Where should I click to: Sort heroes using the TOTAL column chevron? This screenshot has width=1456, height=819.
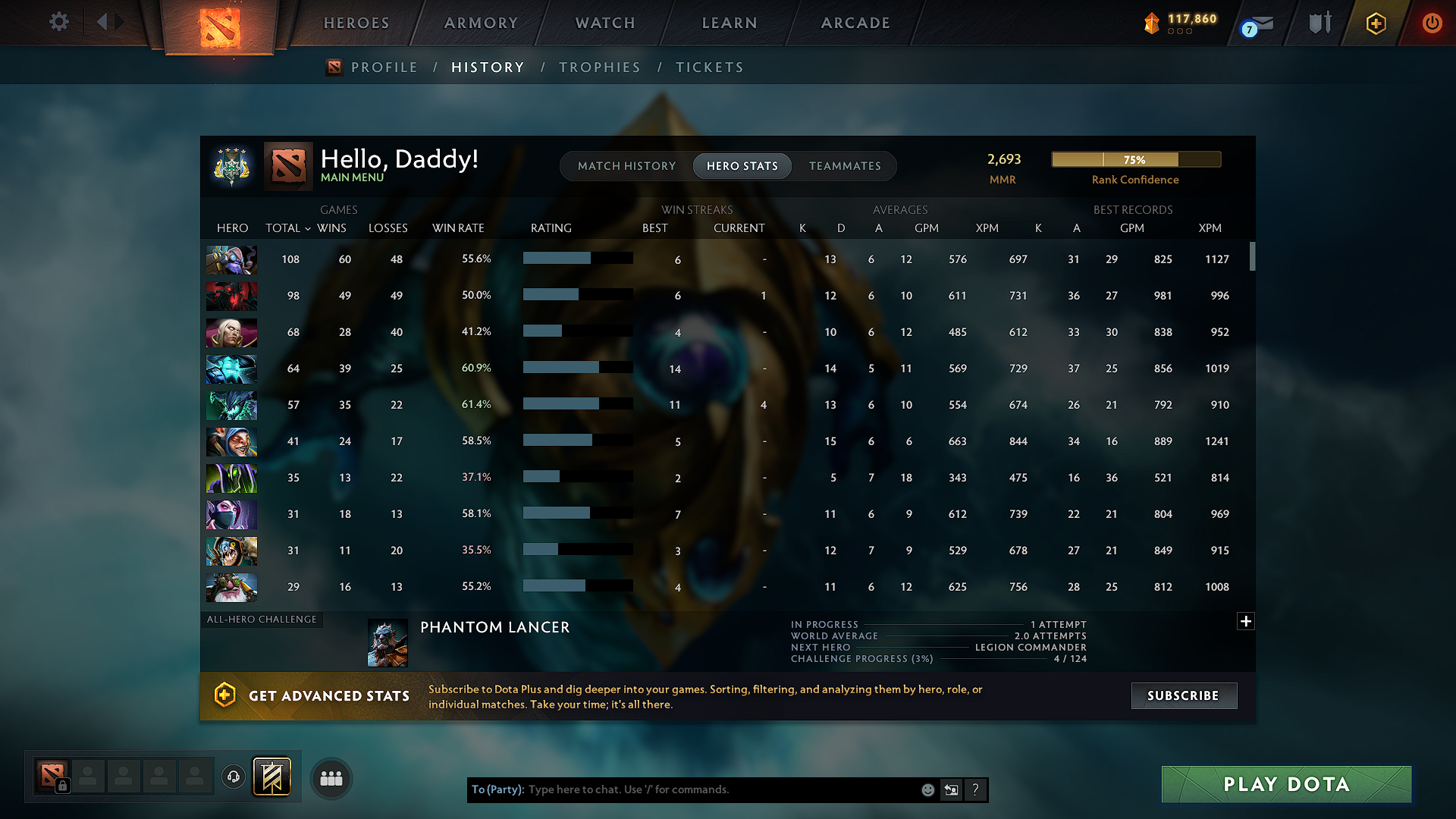click(307, 228)
